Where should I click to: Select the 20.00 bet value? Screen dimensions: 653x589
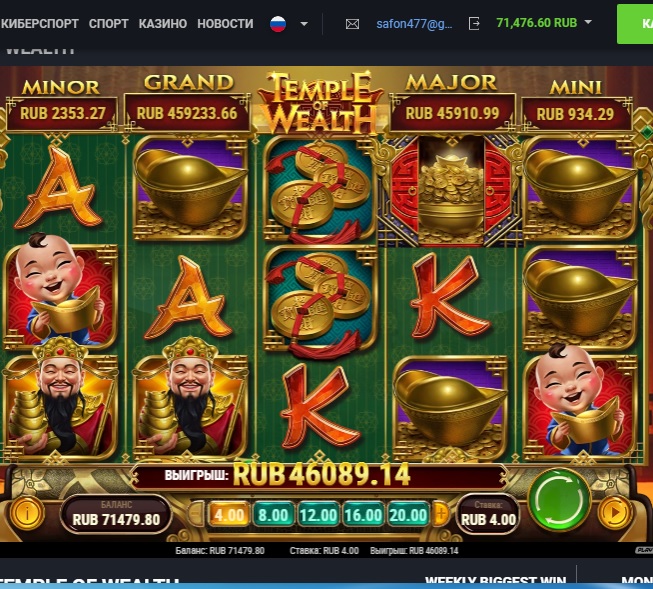coord(406,515)
